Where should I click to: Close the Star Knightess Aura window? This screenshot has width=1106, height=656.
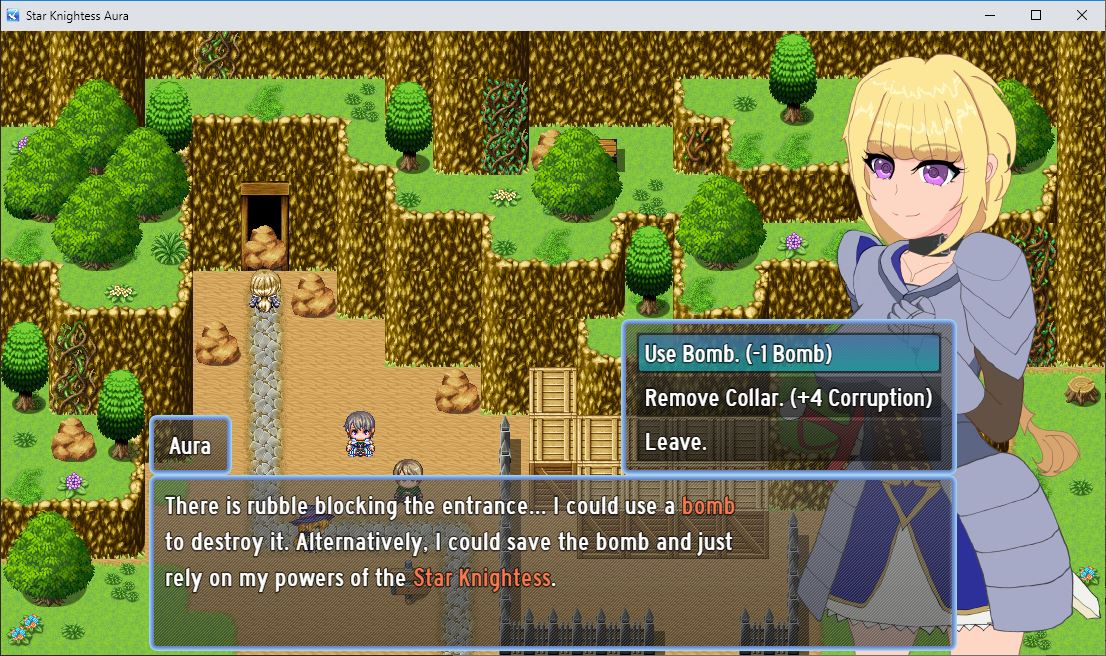coord(1082,15)
